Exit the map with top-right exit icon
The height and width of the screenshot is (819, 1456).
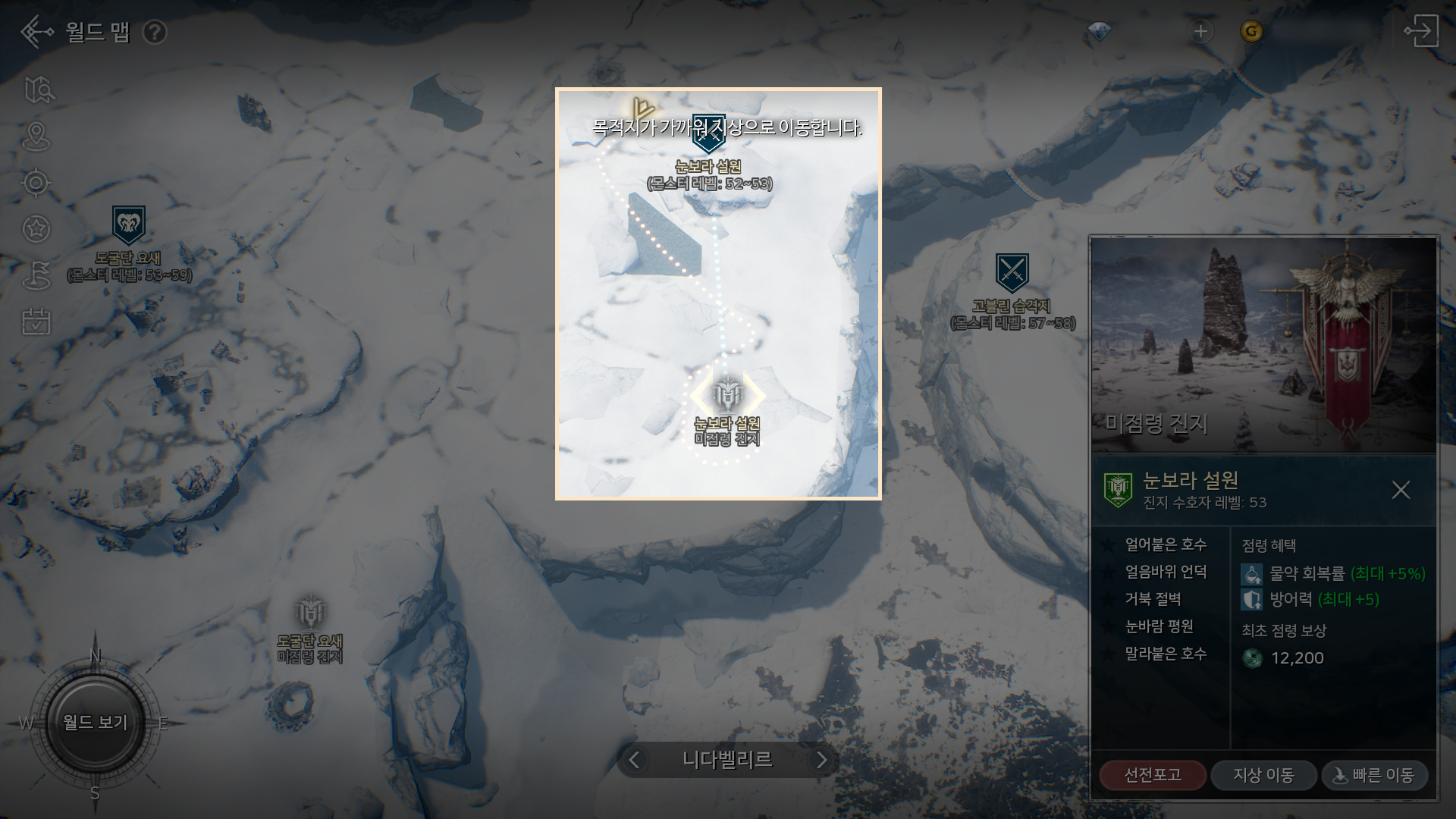click(1420, 32)
